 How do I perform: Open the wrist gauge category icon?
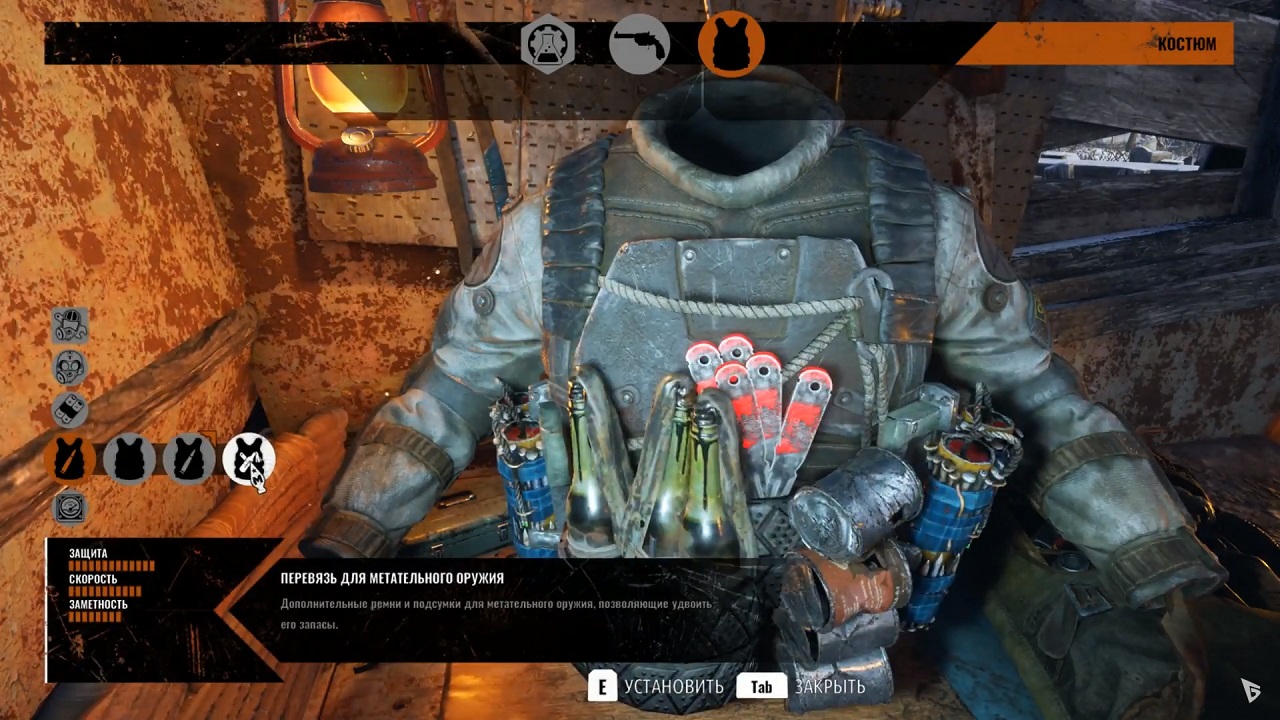70,507
